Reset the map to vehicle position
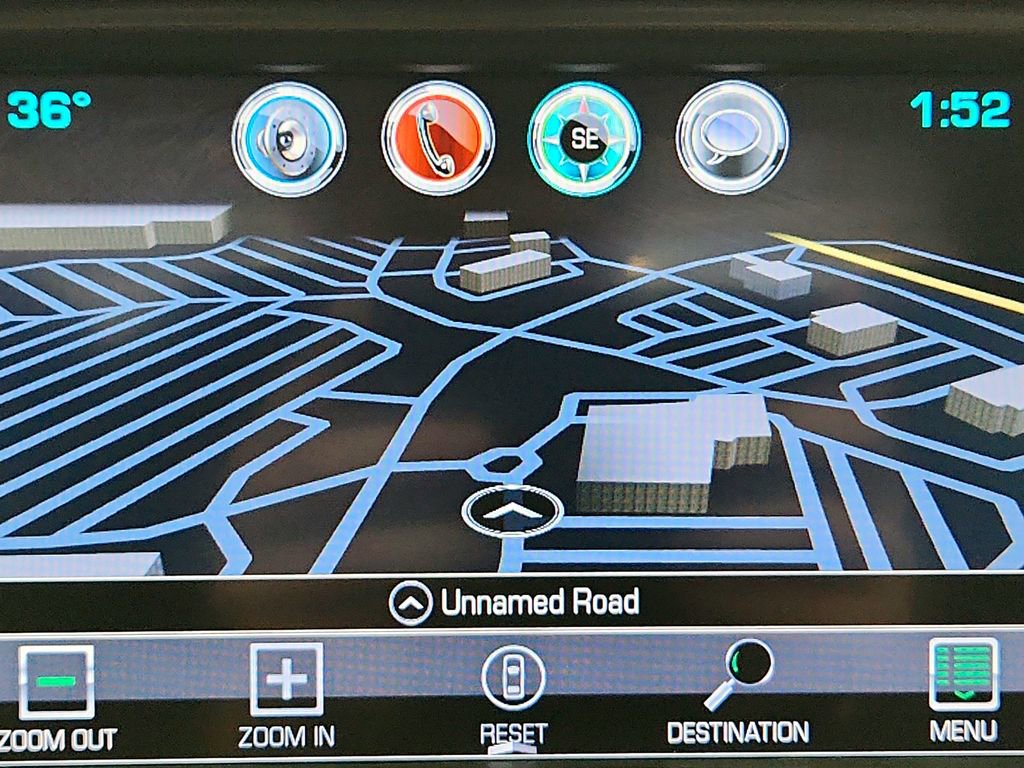Viewport: 1024px width, 768px height. point(513,695)
